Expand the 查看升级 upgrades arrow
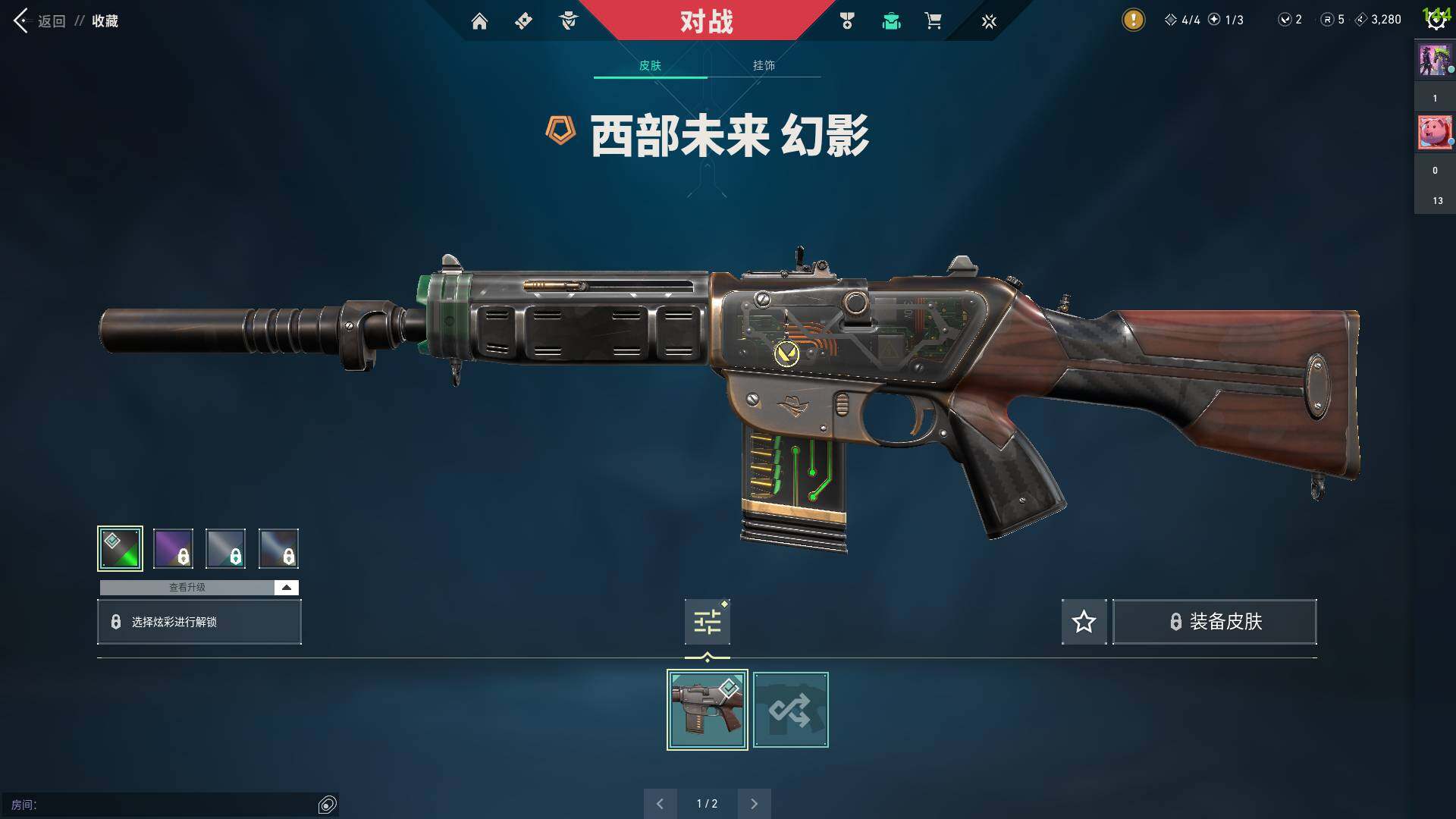 [286, 588]
